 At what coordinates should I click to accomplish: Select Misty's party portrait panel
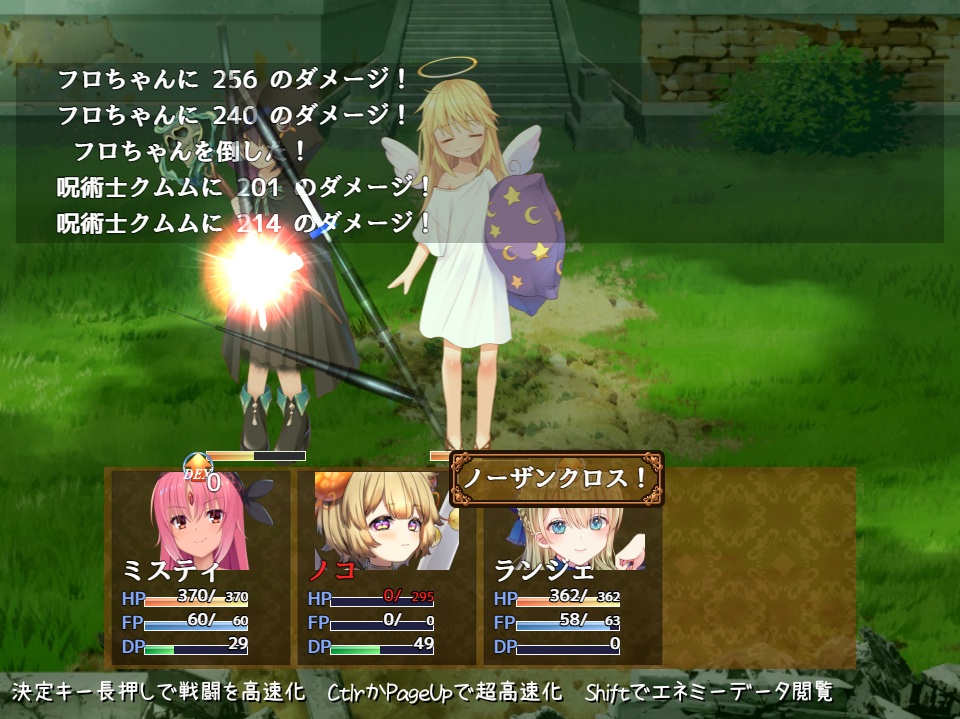pyautogui.click(x=198, y=566)
